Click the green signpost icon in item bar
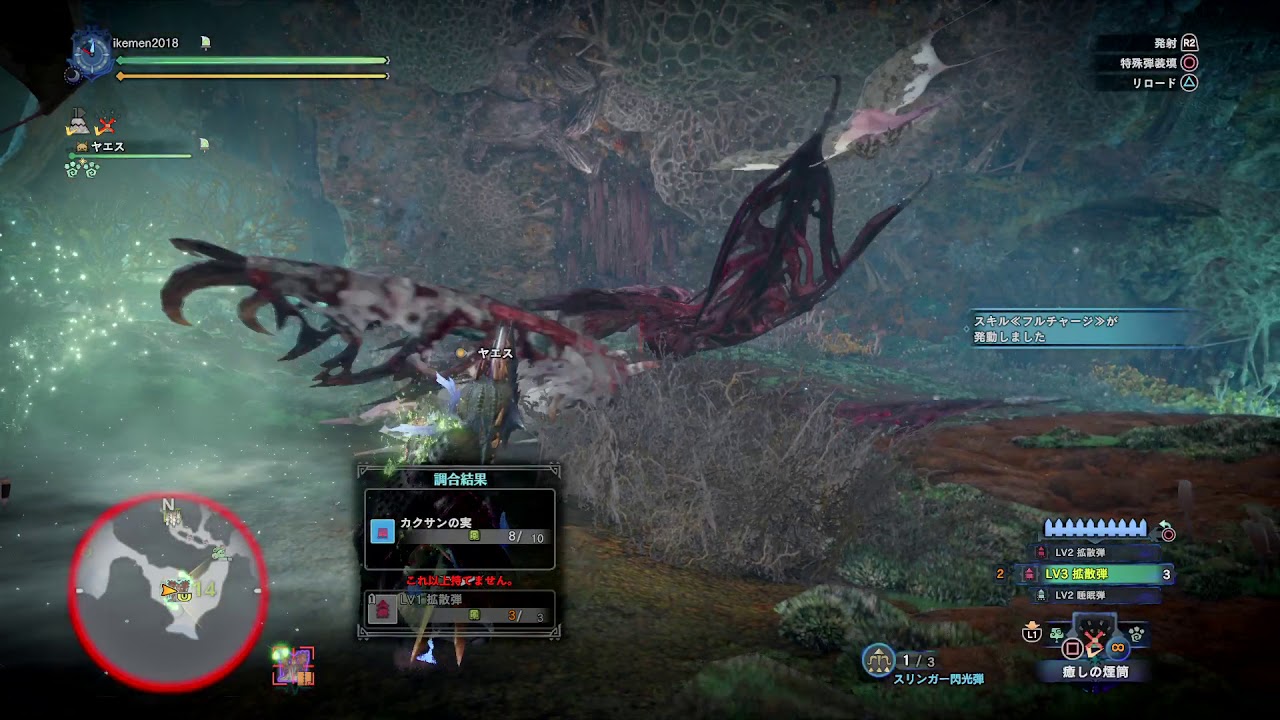The width and height of the screenshot is (1280, 720). (x=1056, y=634)
